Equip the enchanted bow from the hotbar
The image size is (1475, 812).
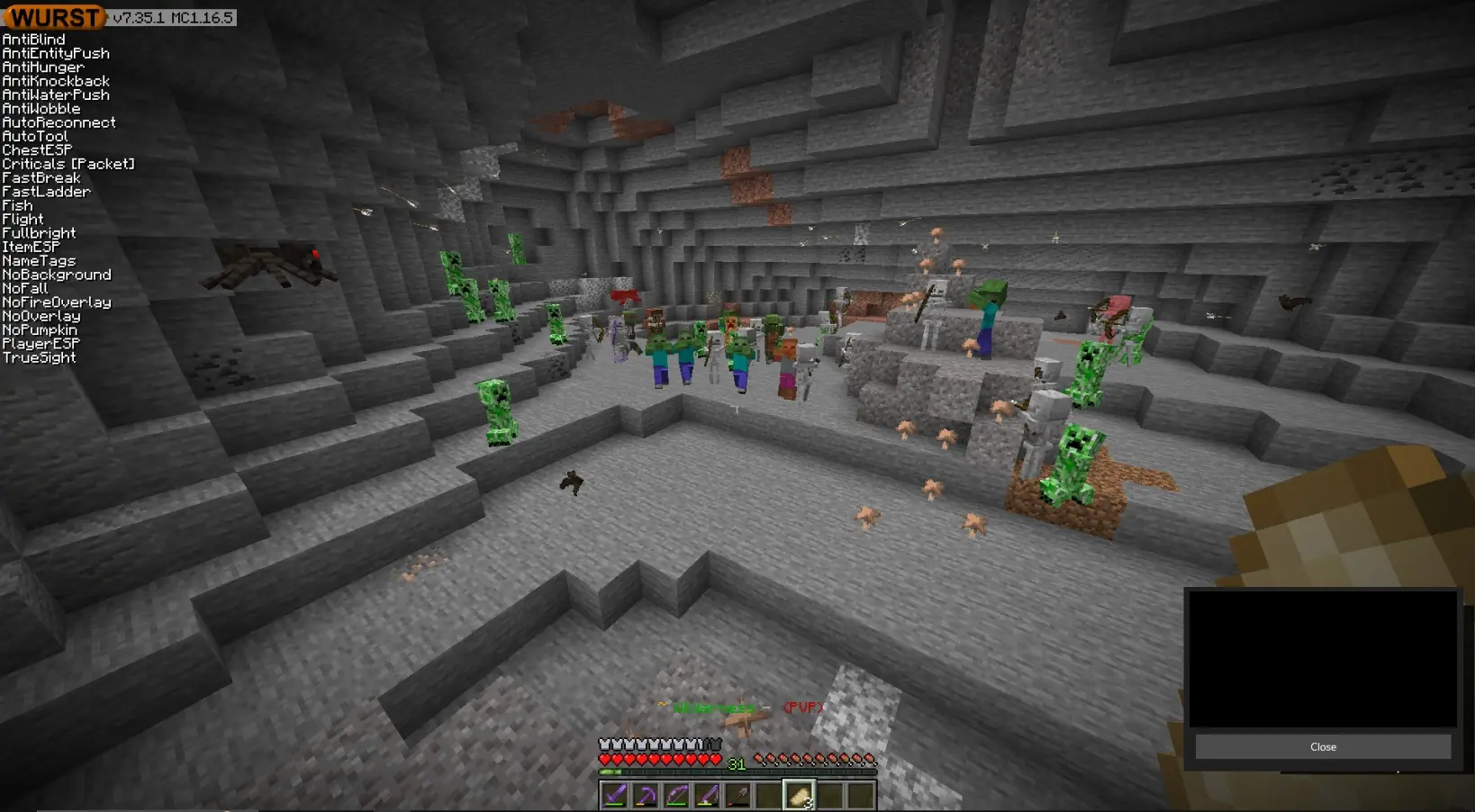[x=676, y=796]
